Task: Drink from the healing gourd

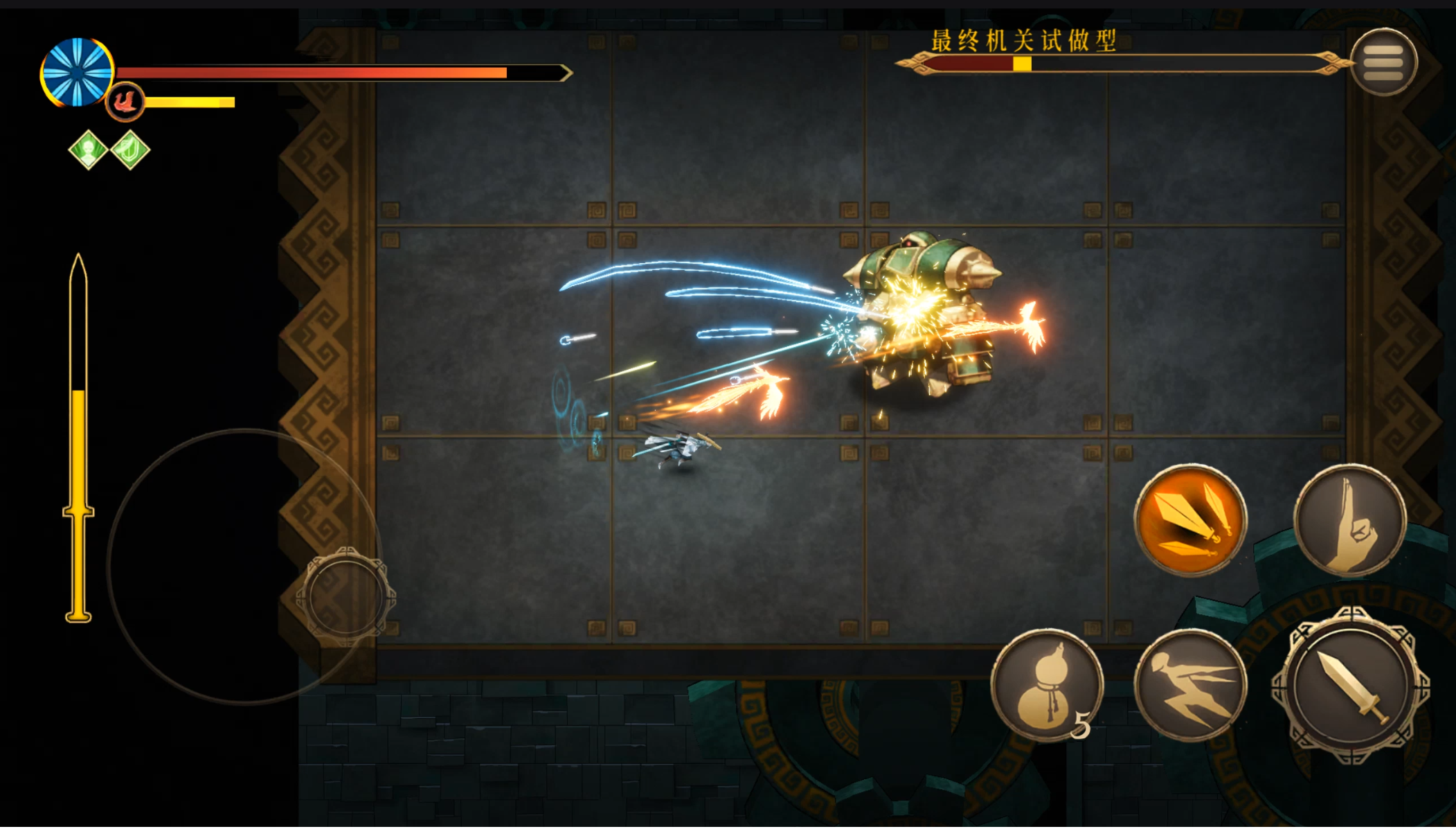Action: (1046, 684)
